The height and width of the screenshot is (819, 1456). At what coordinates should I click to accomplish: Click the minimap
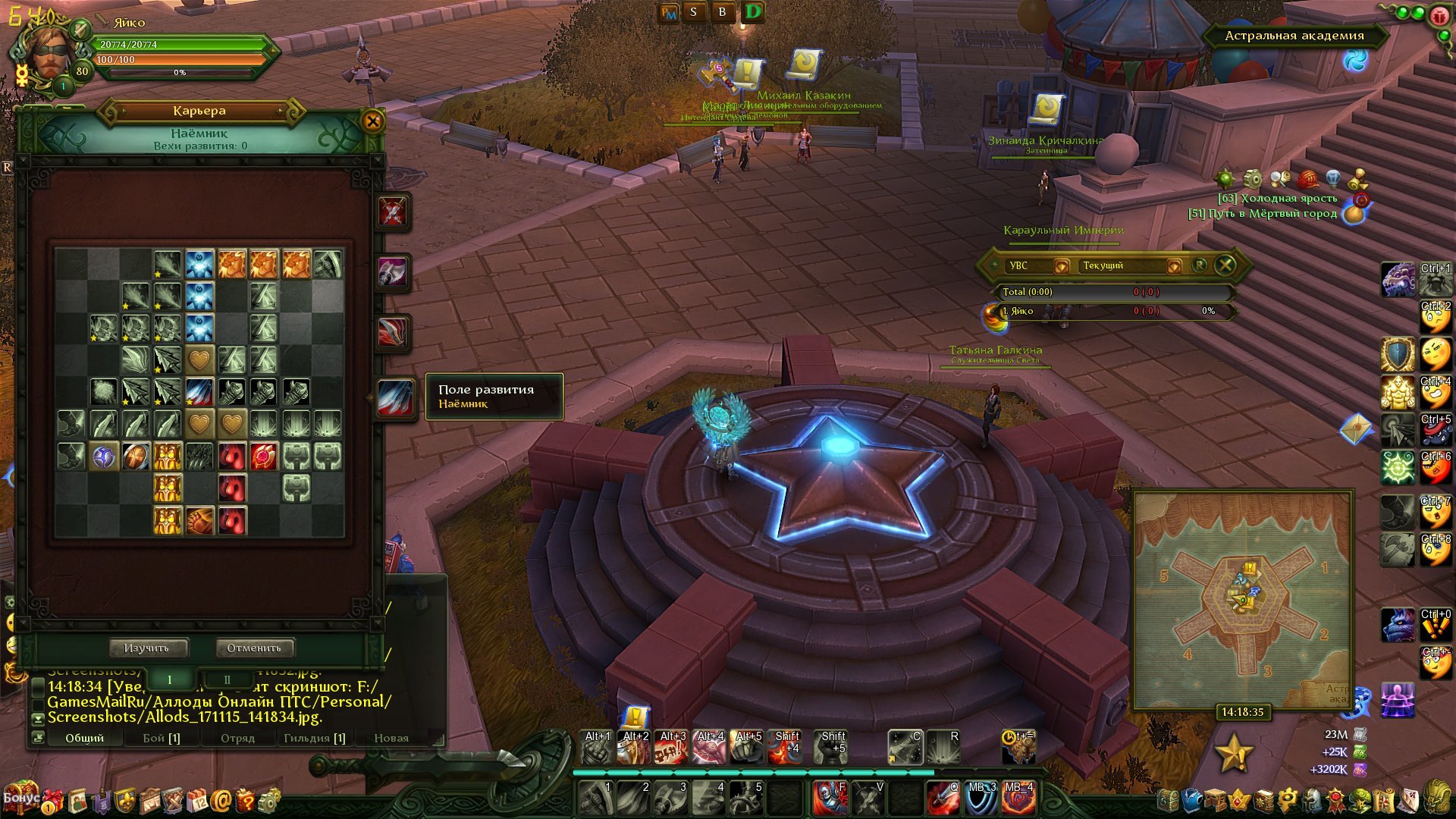point(1242,599)
